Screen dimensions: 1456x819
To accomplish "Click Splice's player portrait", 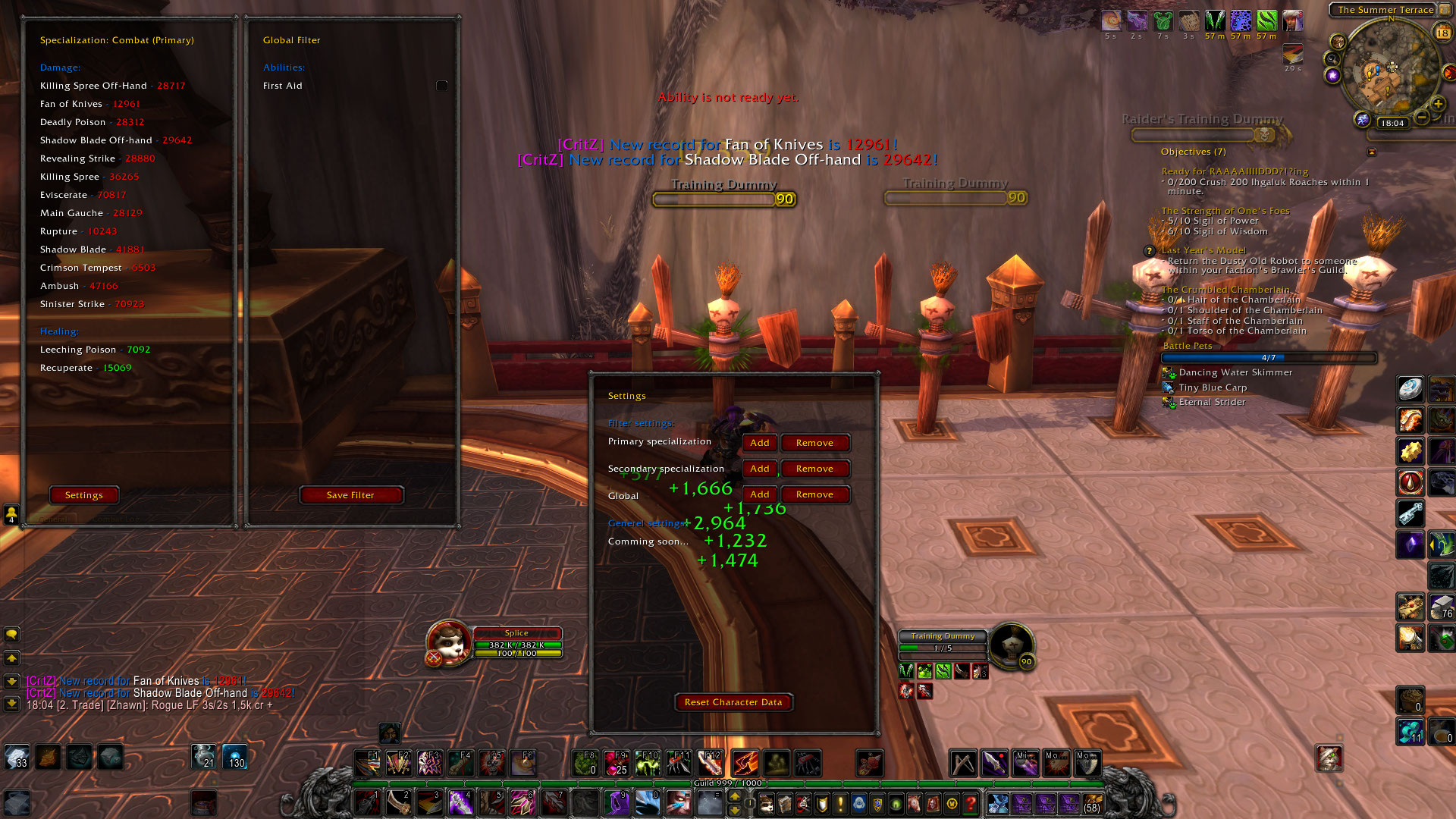I will pyautogui.click(x=447, y=641).
